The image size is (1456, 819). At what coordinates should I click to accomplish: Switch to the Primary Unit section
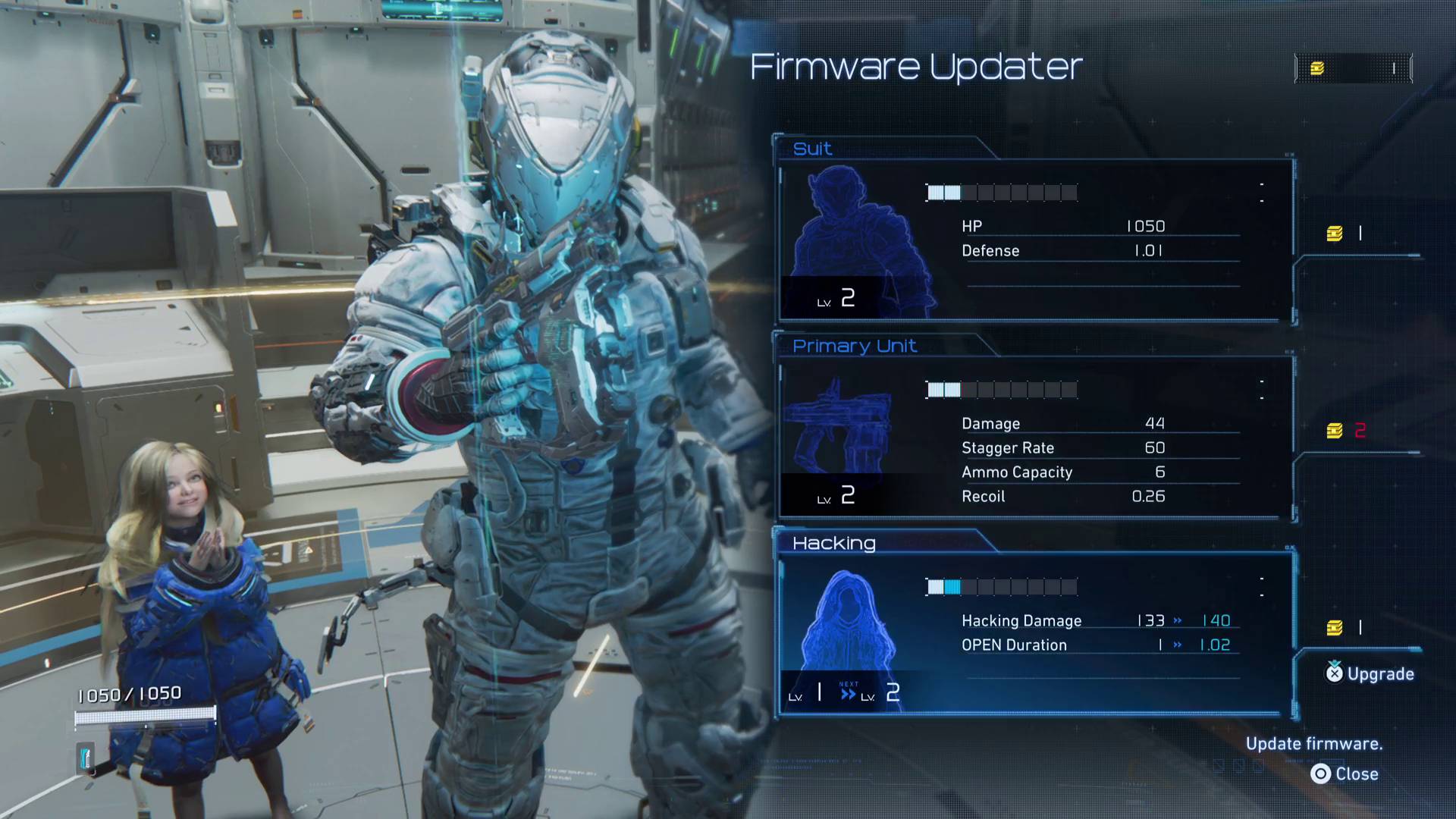pos(855,346)
